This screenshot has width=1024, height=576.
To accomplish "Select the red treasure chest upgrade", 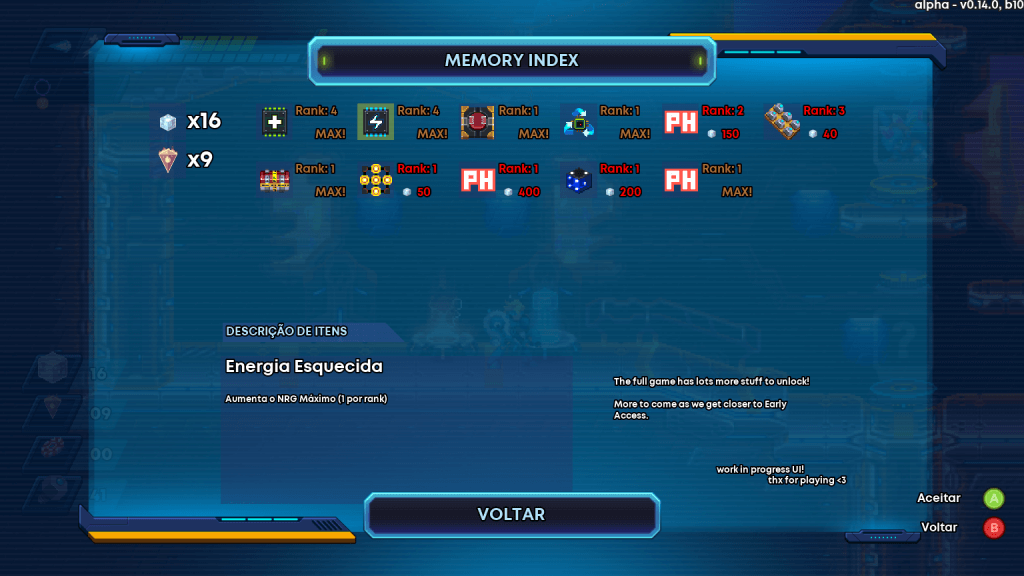I will click(x=275, y=180).
